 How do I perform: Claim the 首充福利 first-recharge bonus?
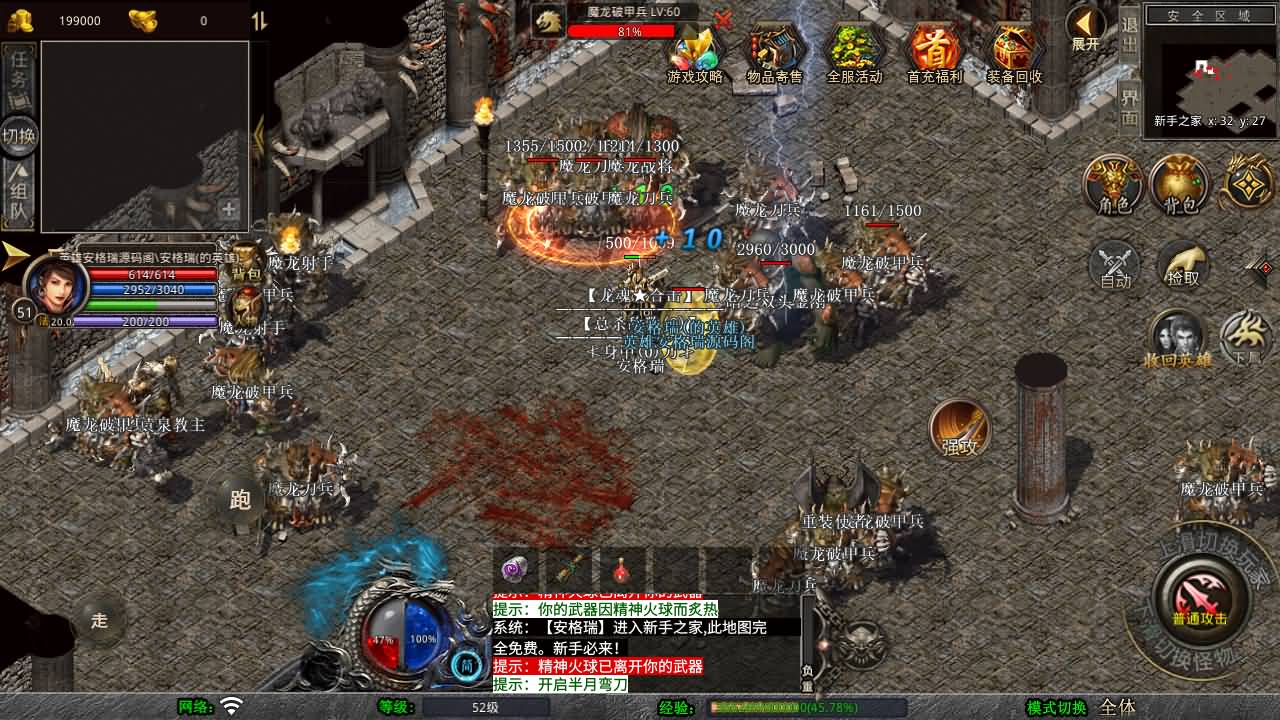click(934, 53)
